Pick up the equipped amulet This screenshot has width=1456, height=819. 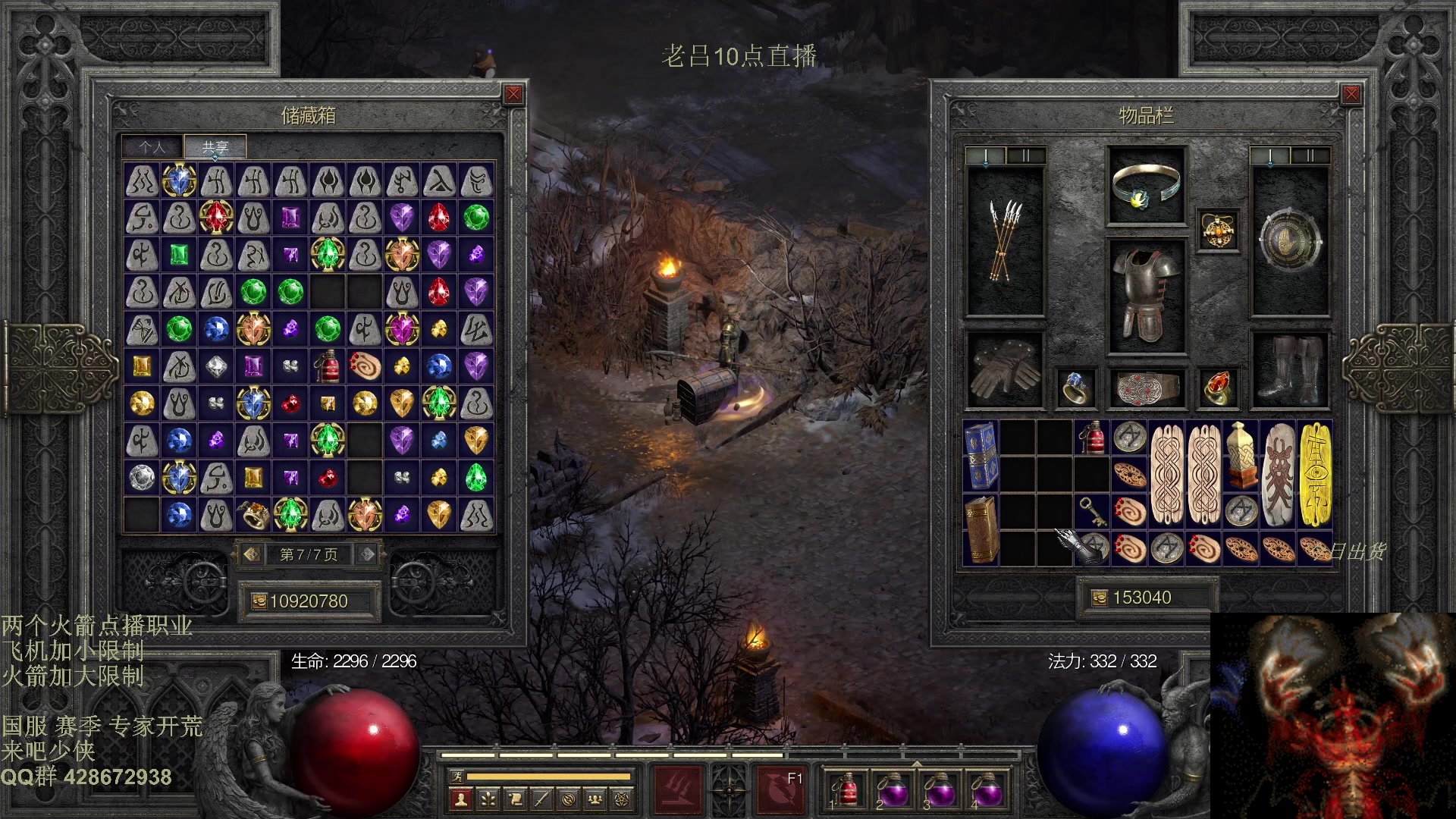tap(1218, 231)
